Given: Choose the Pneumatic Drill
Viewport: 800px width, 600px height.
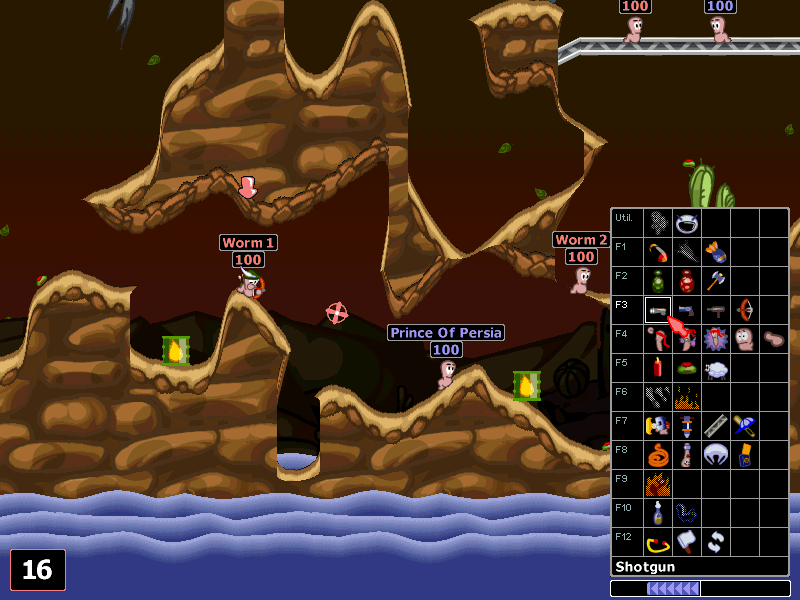Looking at the screenshot, I should (x=686, y=427).
